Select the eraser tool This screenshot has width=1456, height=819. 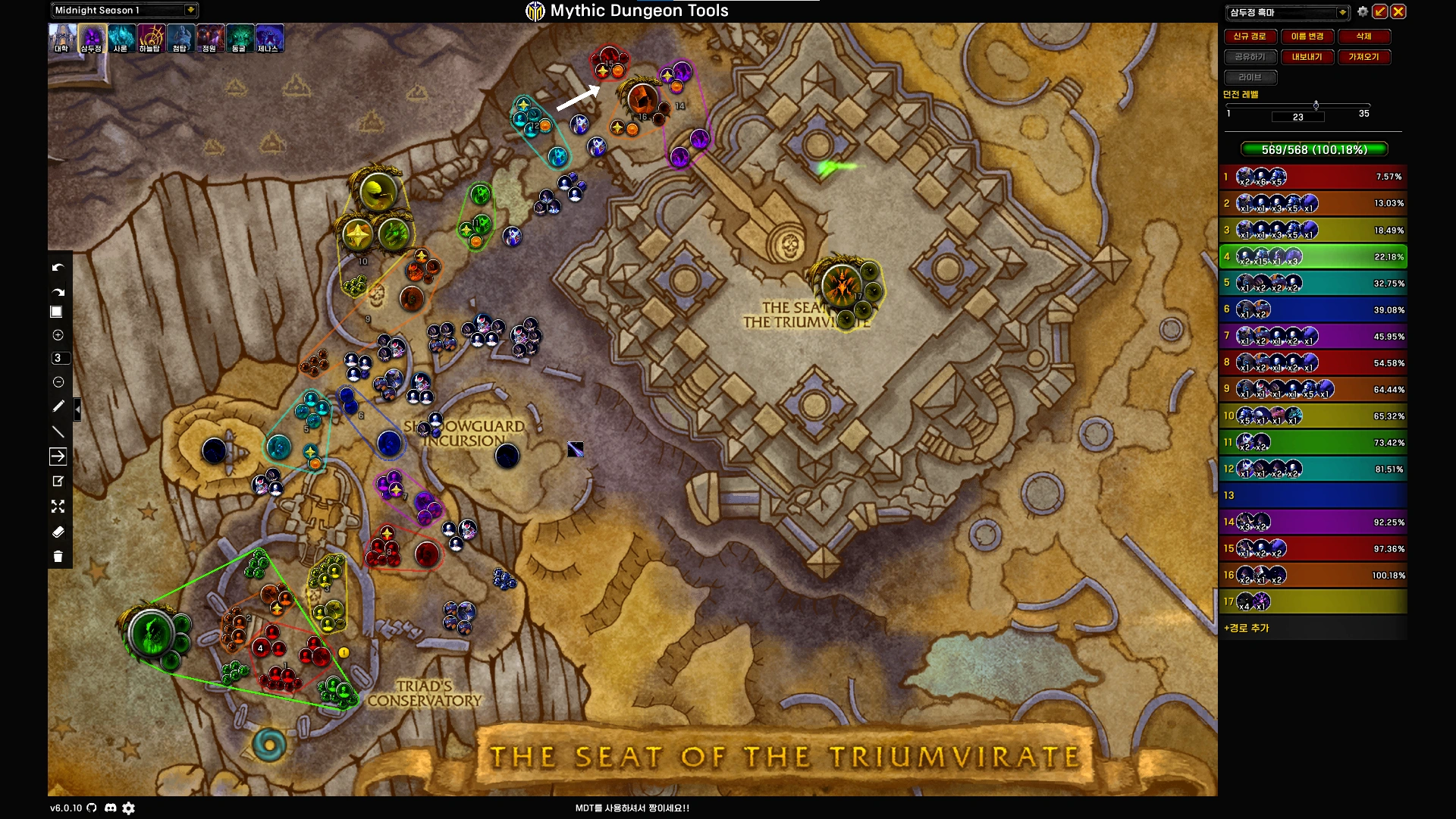click(x=58, y=532)
